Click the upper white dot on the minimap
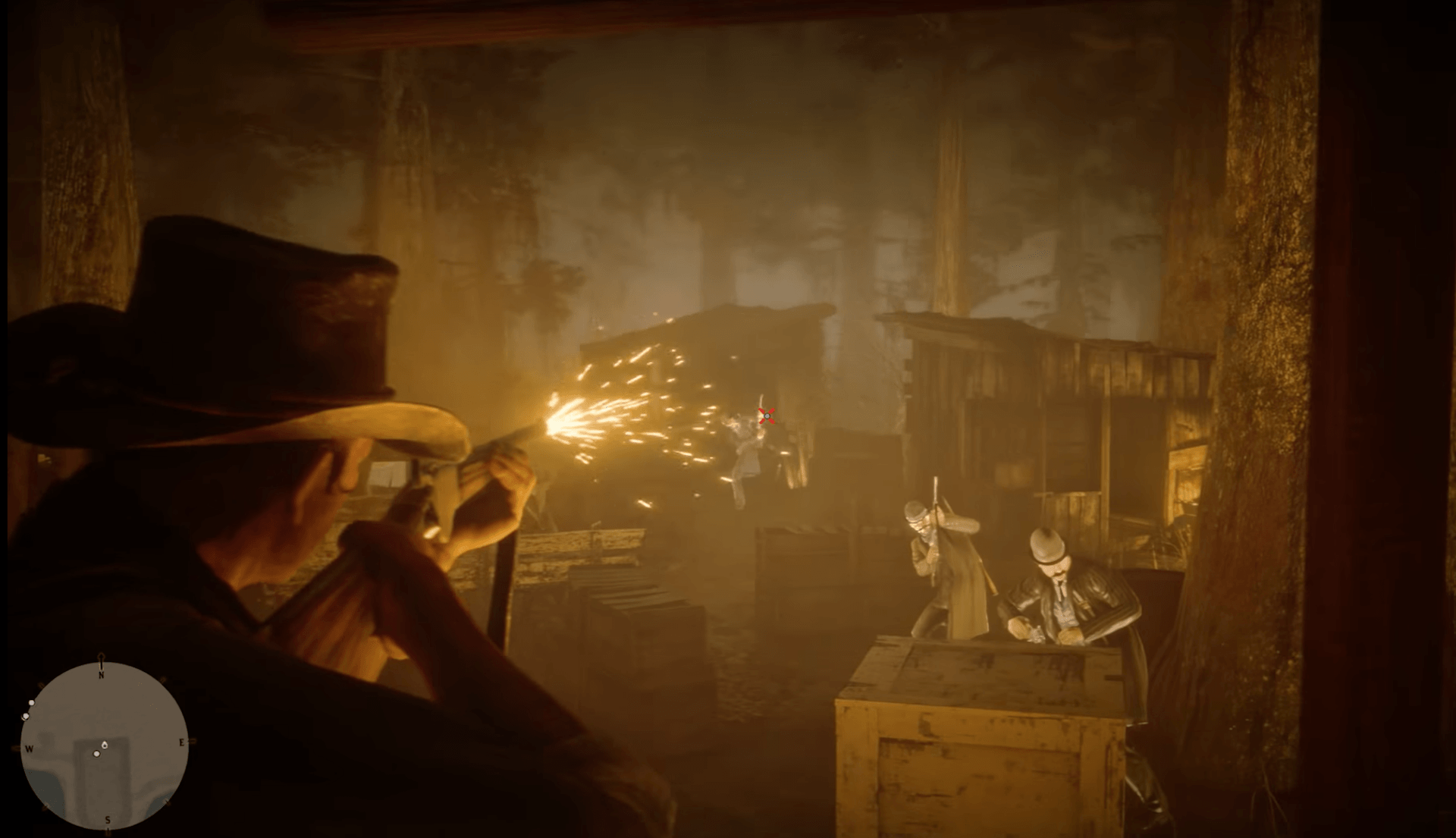 tap(31, 702)
